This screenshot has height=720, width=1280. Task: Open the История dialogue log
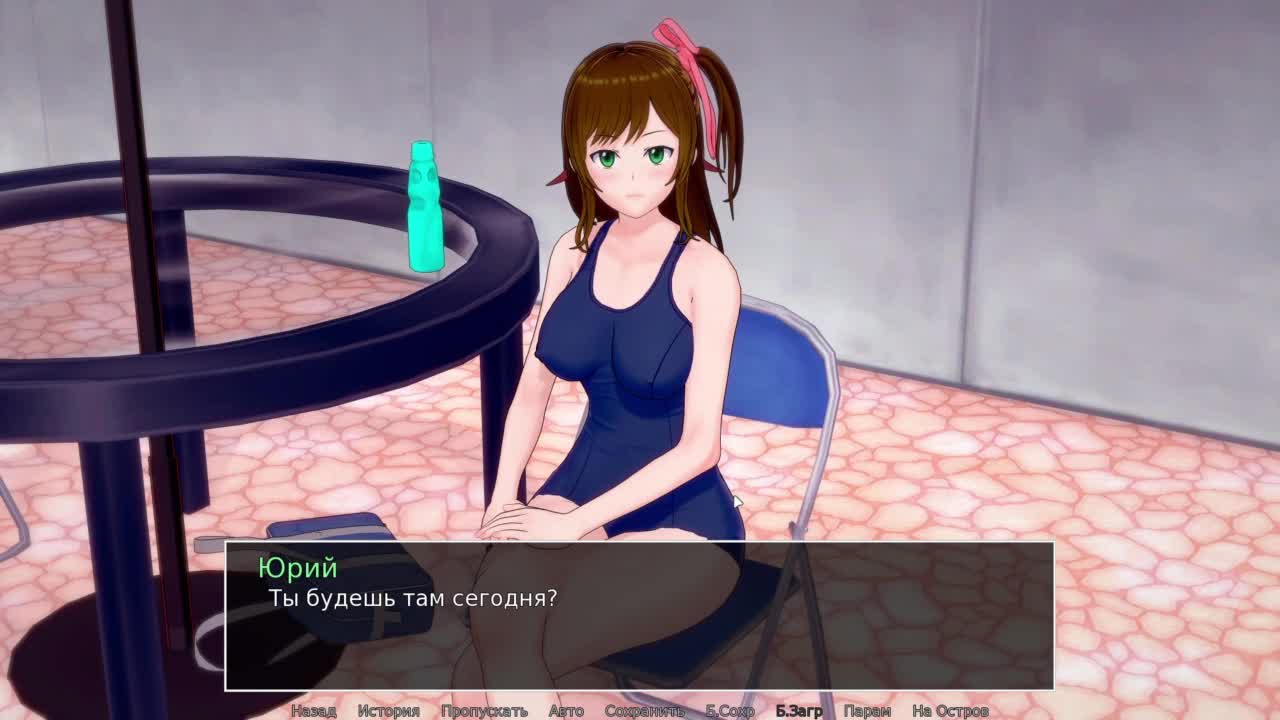(388, 711)
